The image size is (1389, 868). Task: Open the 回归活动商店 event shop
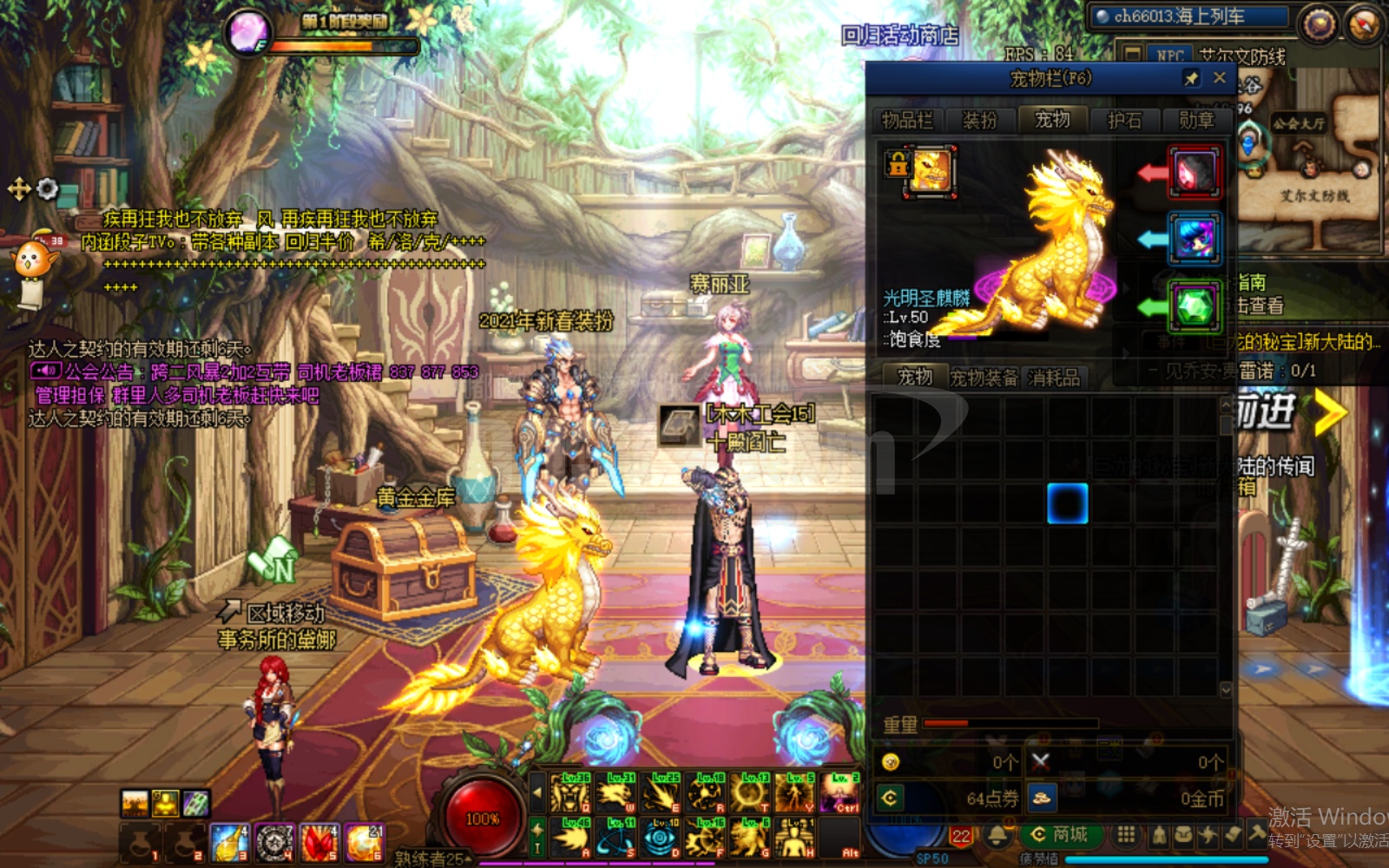coord(899,36)
